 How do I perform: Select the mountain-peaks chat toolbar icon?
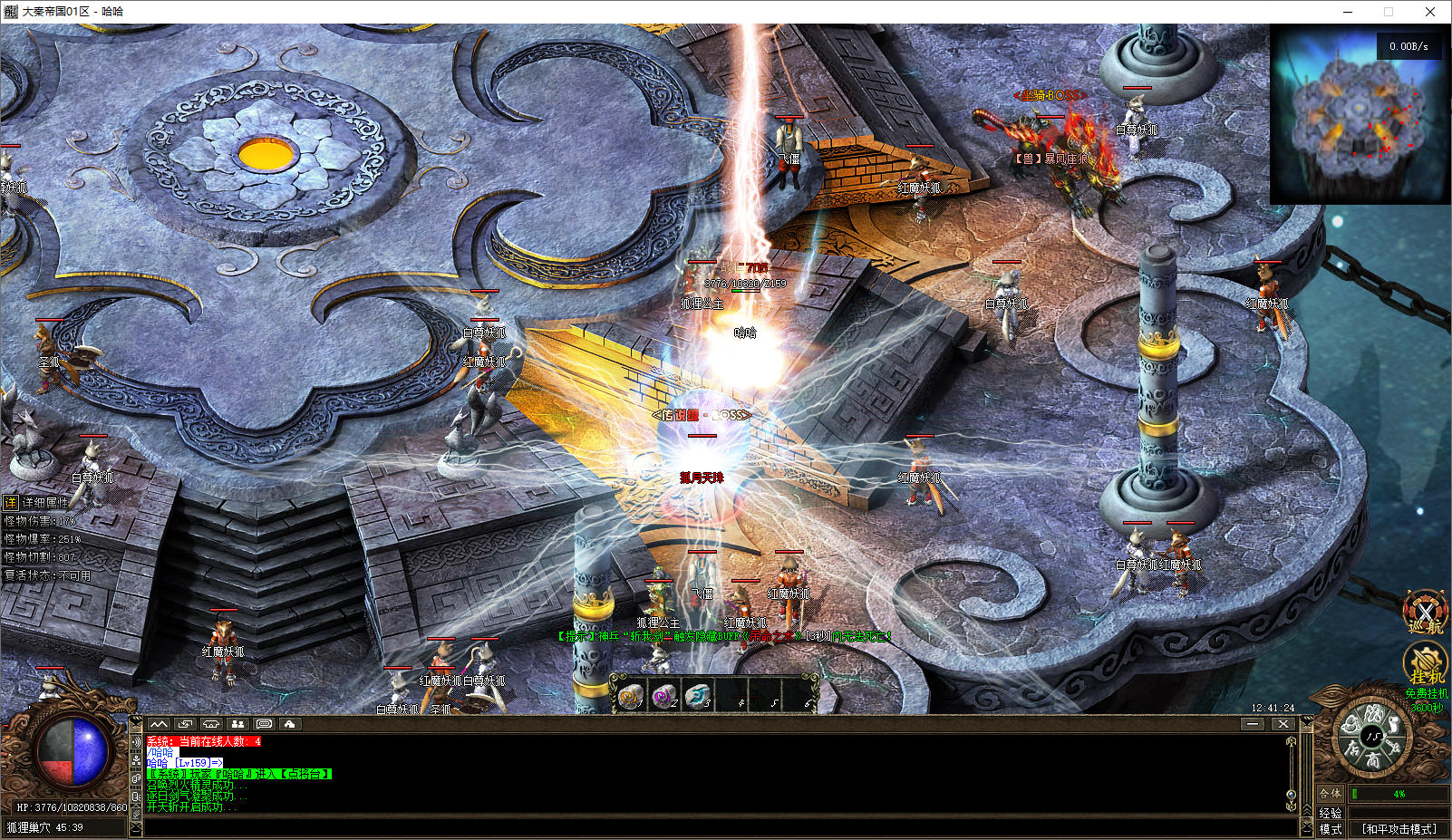pos(160,724)
